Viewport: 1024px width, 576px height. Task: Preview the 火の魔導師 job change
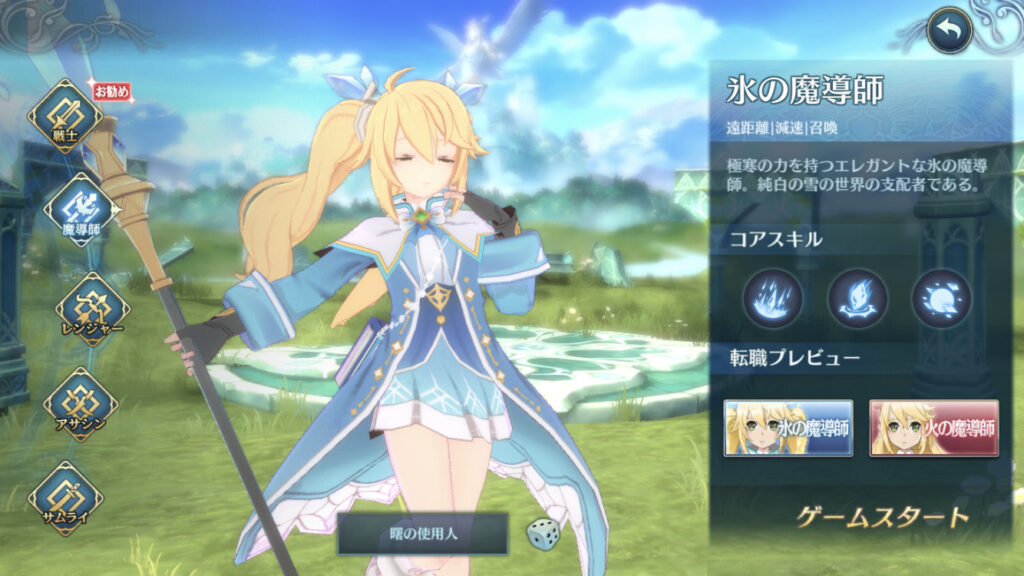tap(934, 428)
